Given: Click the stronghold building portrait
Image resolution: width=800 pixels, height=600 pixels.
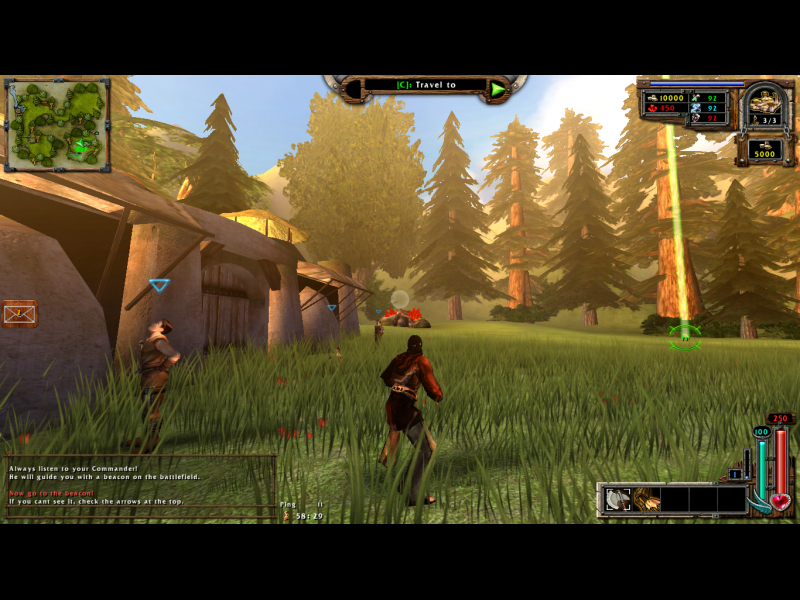Looking at the screenshot, I should 765,105.
